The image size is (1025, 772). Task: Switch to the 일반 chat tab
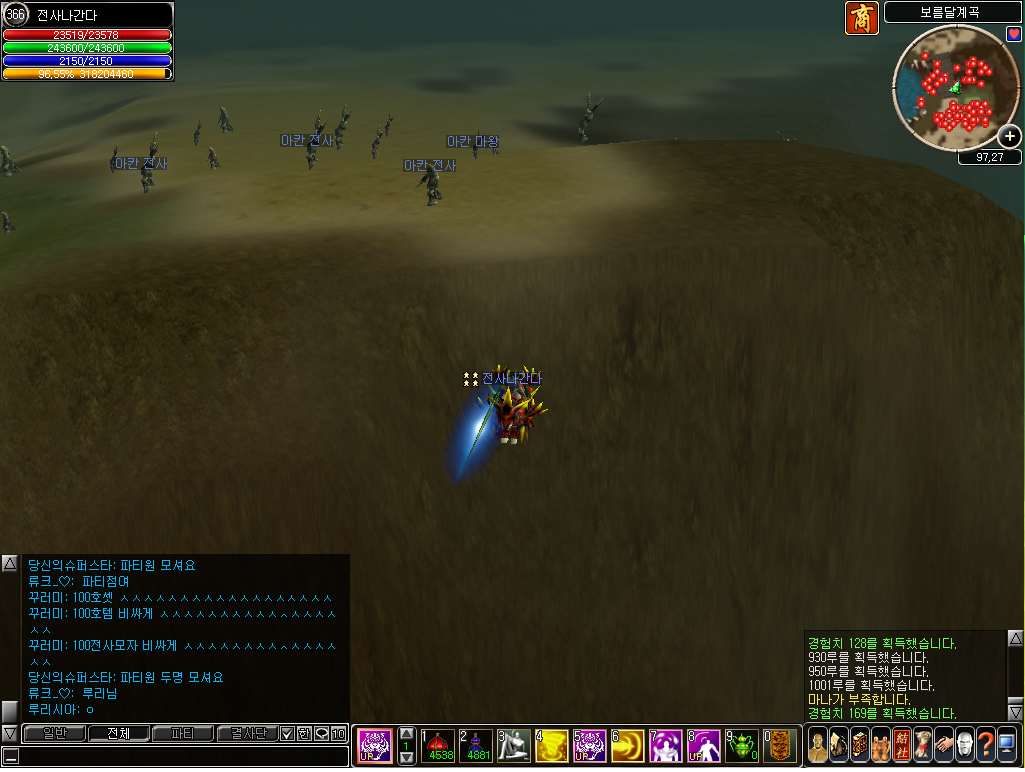53,734
